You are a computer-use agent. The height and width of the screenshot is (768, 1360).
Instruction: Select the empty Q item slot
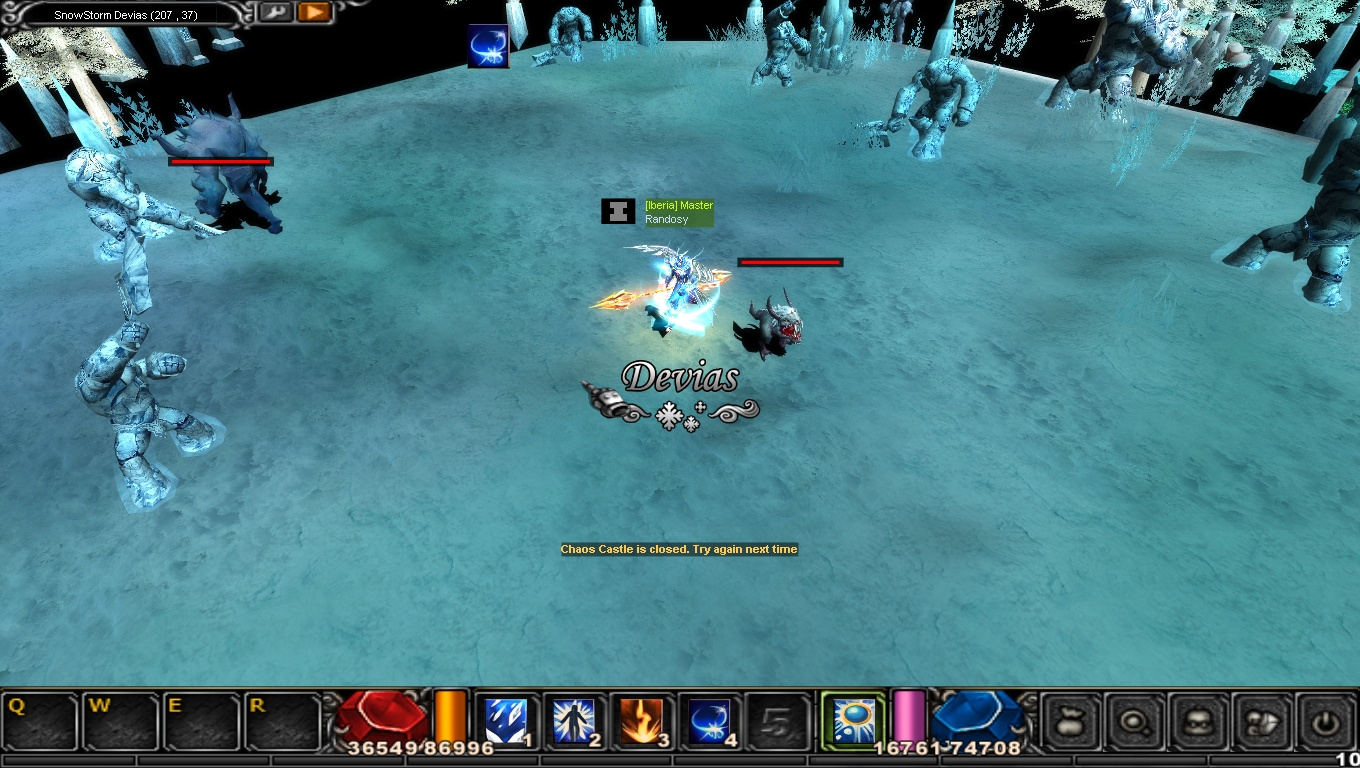click(x=40, y=721)
